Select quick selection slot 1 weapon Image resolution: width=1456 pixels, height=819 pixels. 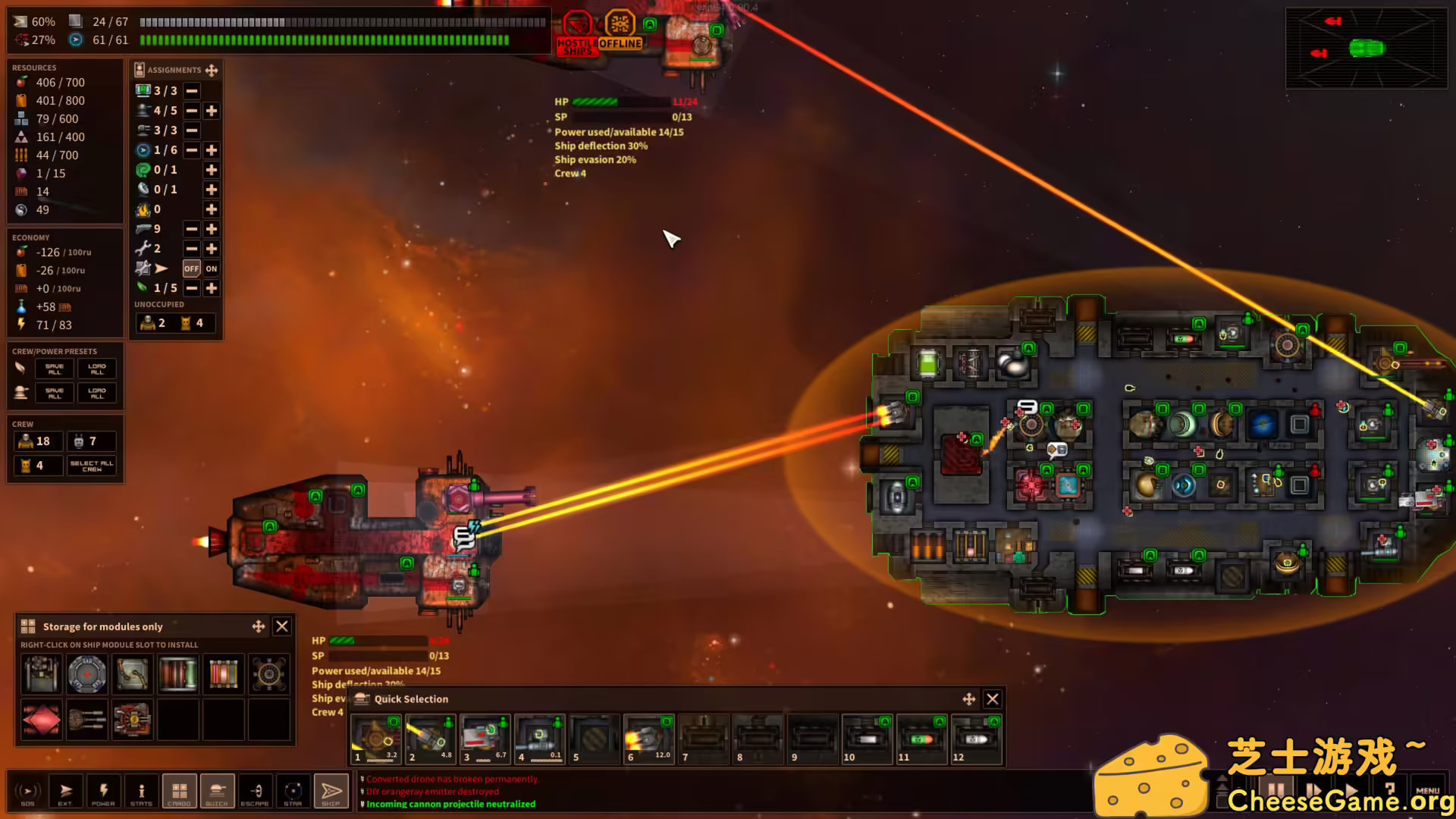point(375,739)
